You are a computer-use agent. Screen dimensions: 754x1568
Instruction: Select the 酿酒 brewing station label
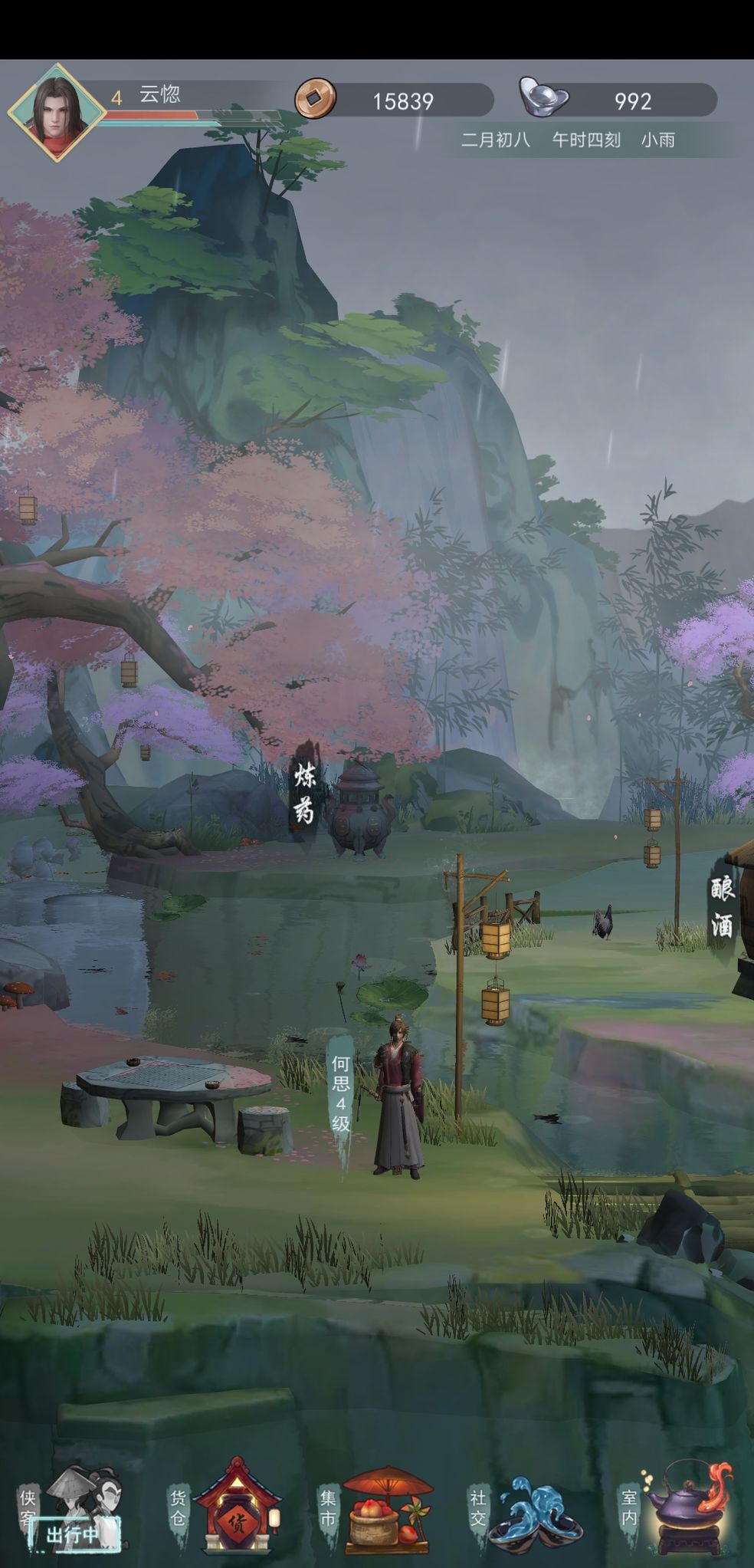point(722,908)
